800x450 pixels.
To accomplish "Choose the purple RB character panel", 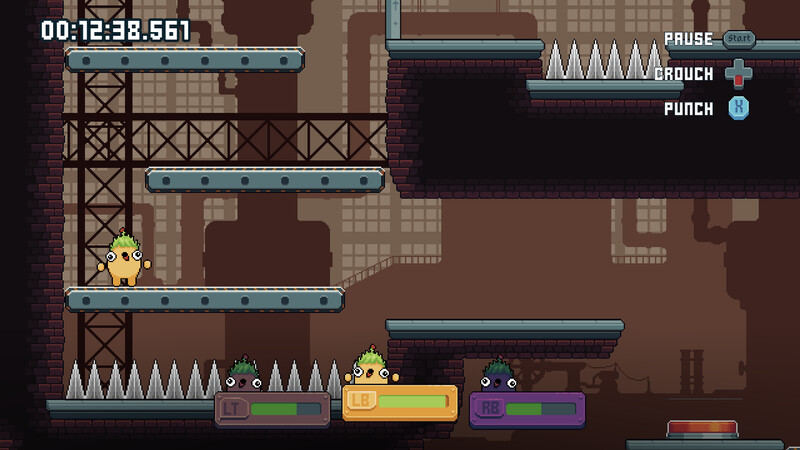I will 527,409.
